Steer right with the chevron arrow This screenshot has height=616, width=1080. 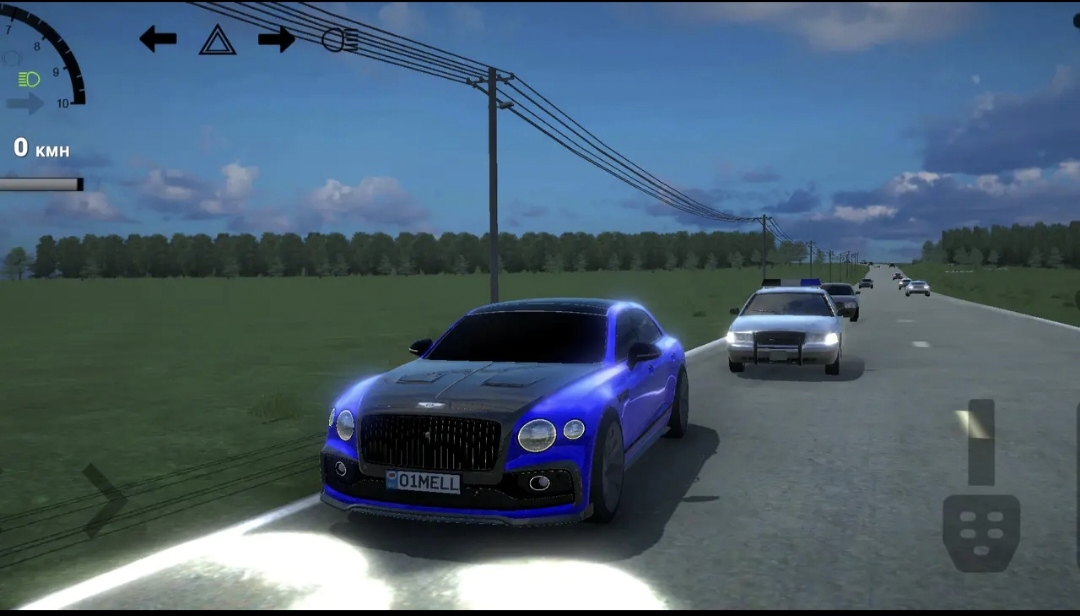[x=105, y=500]
